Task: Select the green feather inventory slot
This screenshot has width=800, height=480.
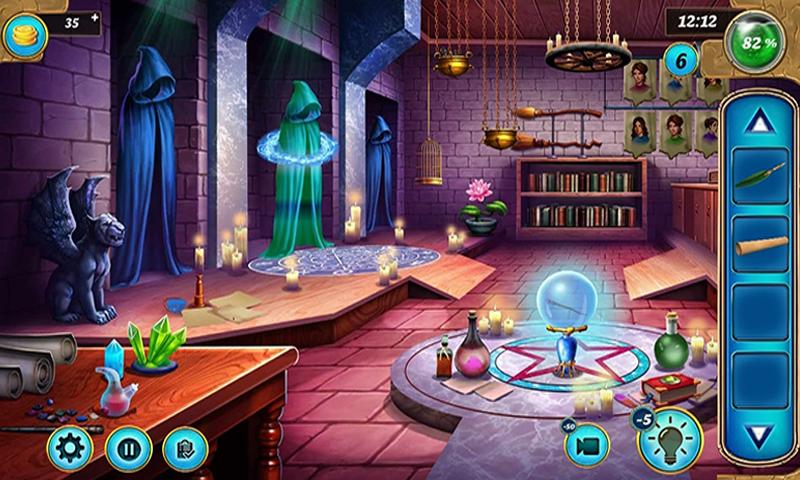Action: (x=760, y=178)
